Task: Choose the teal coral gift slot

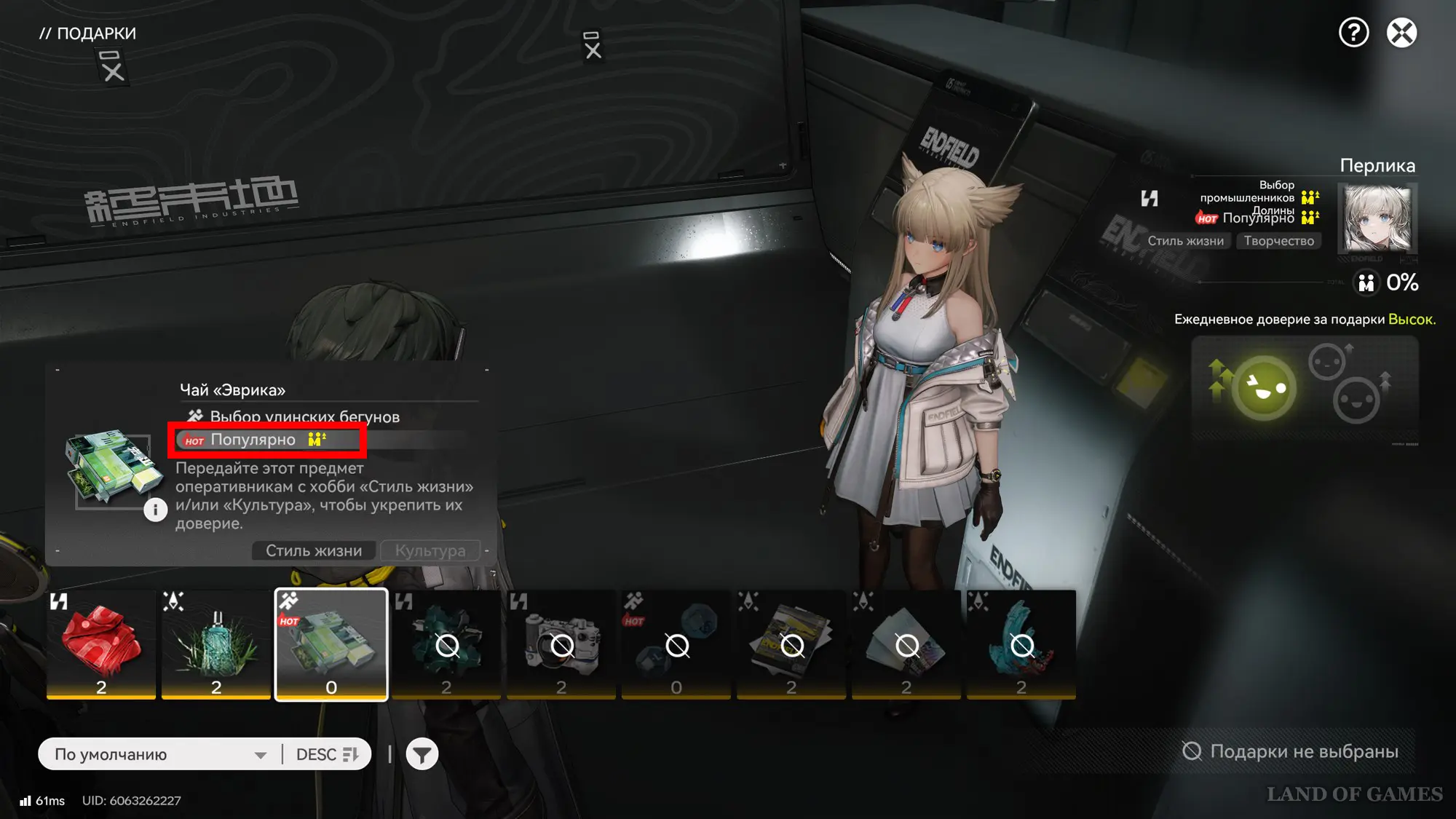Action: pyautogui.click(x=1021, y=644)
